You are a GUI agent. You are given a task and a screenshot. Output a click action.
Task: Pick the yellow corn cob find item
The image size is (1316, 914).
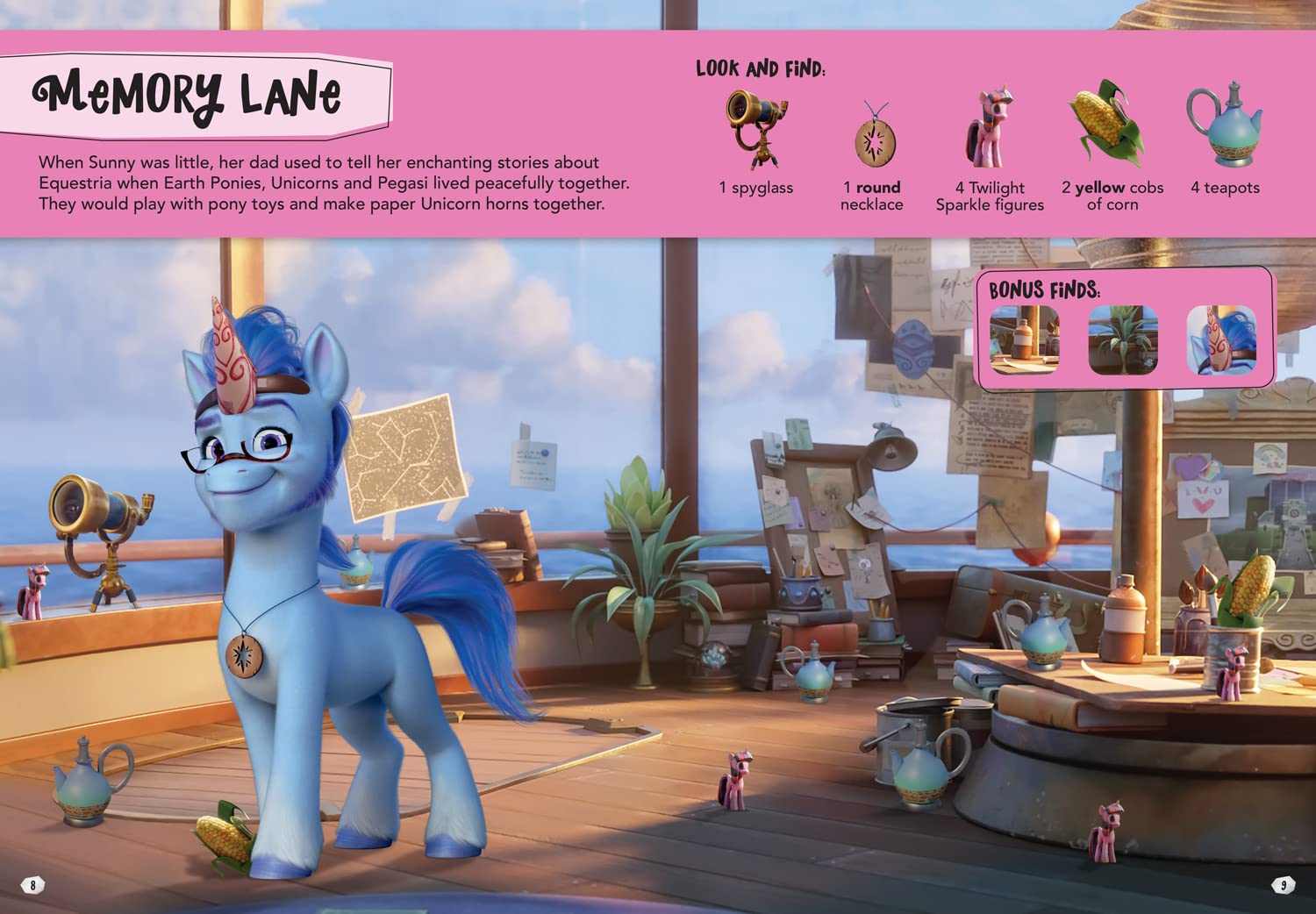[x=1107, y=125]
